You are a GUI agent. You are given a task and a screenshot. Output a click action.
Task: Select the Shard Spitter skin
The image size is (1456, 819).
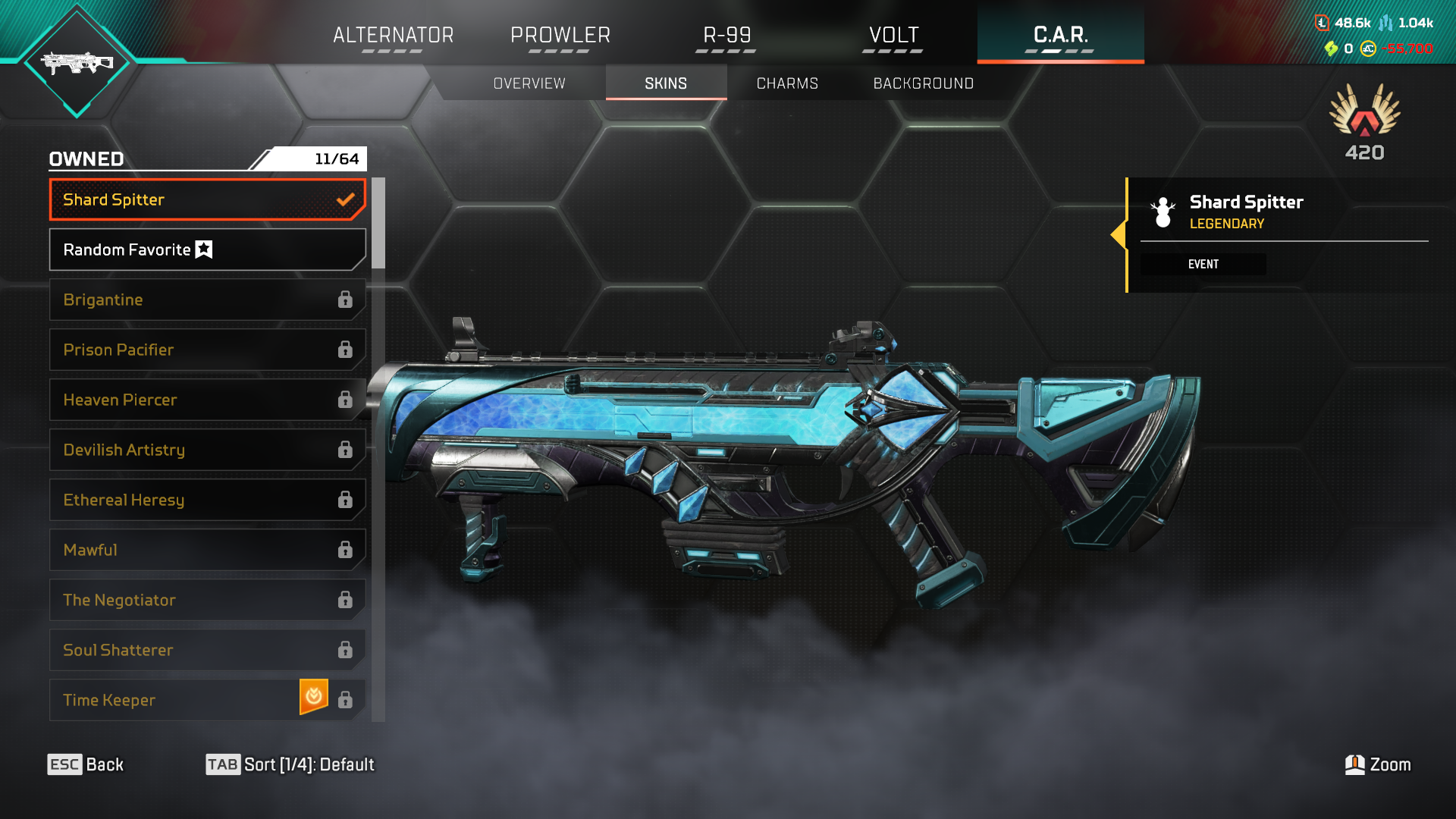coord(207,199)
